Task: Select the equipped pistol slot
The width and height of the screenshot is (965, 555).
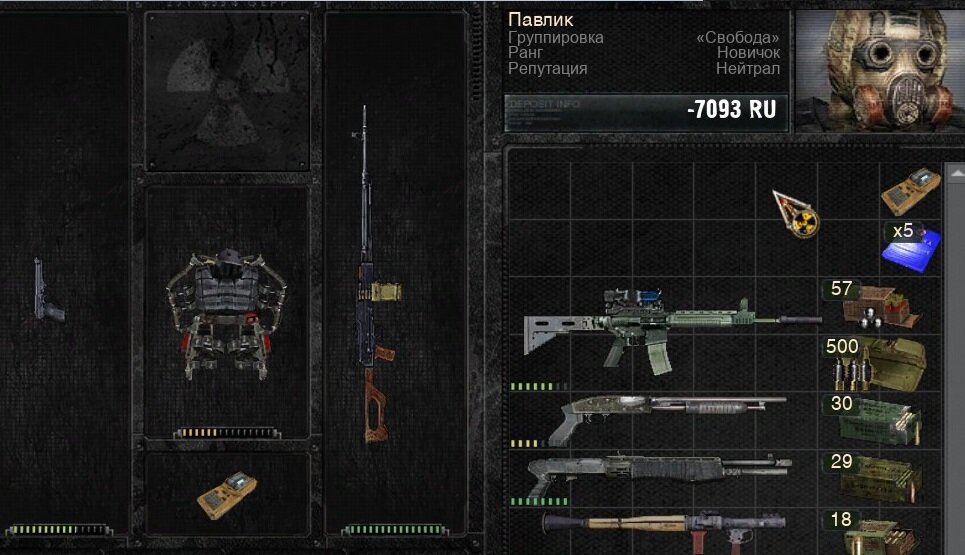Action: (47, 291)
